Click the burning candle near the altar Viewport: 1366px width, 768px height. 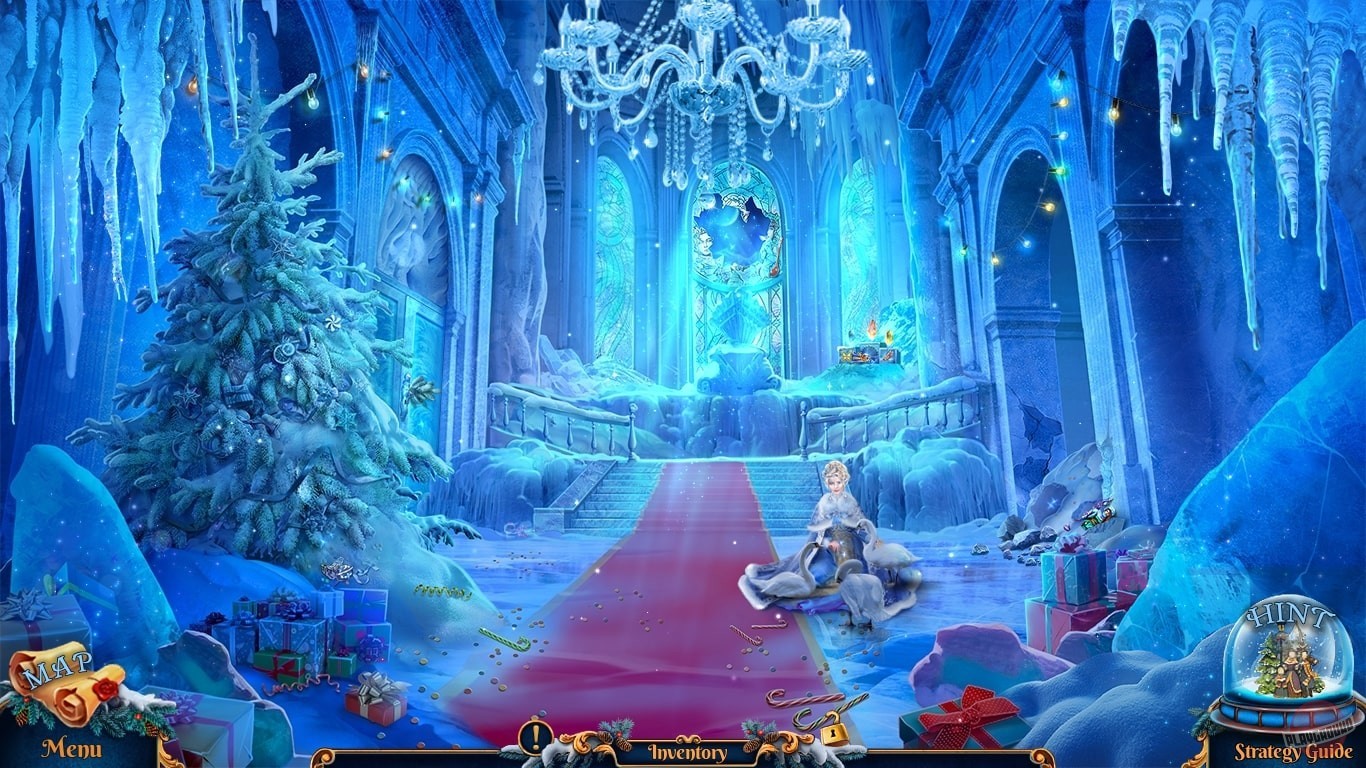(872, 330)
